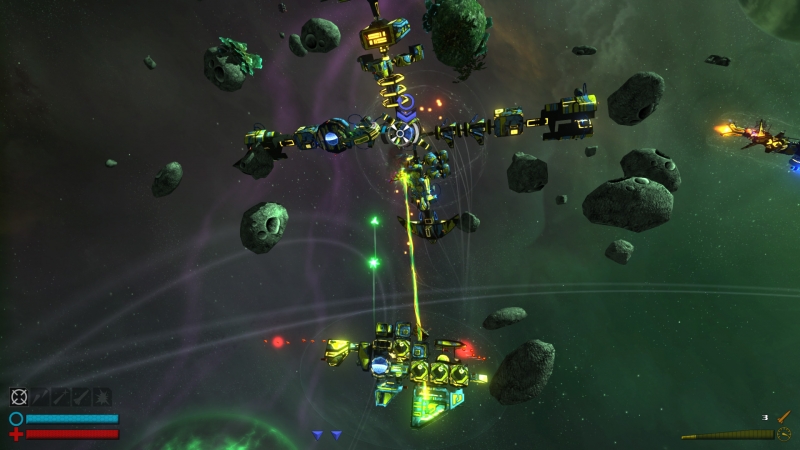Image resolution: width=800 pixels, height=450 pixels.
Task: Switch to the rocket weapon slot
Action: [81, 397]
